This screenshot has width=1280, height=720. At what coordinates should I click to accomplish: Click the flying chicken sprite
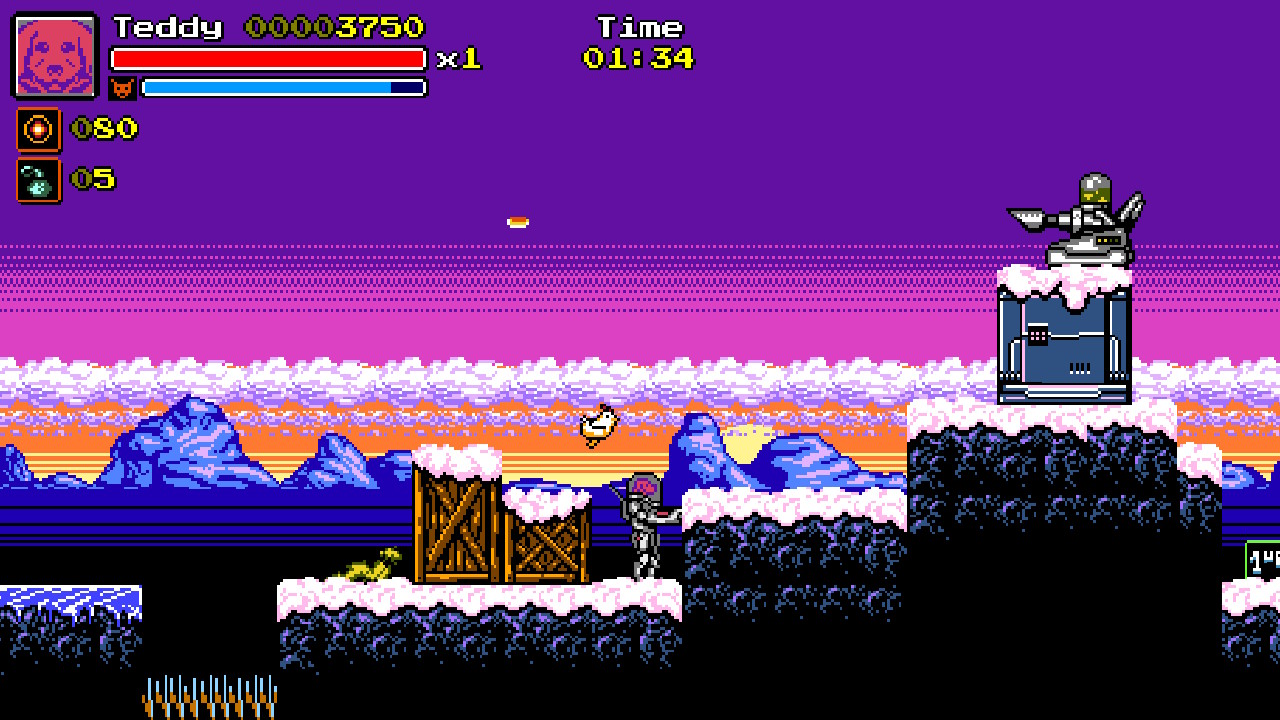(x=598, y=424)
